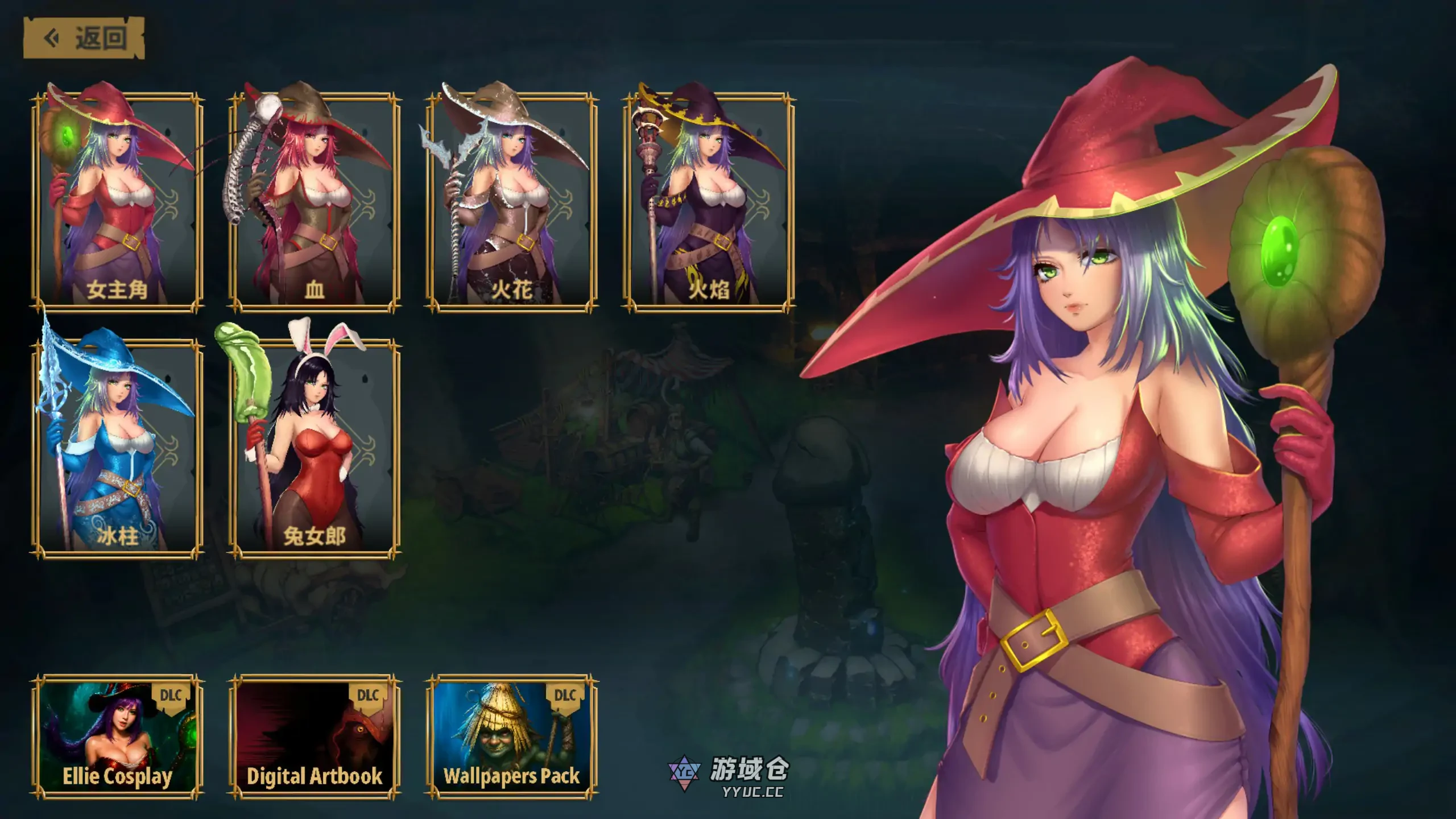Click the chevron arrow on the 返回 button
Image resolution: width=1456 pixels, height=819 pixels.
(50, 37)
